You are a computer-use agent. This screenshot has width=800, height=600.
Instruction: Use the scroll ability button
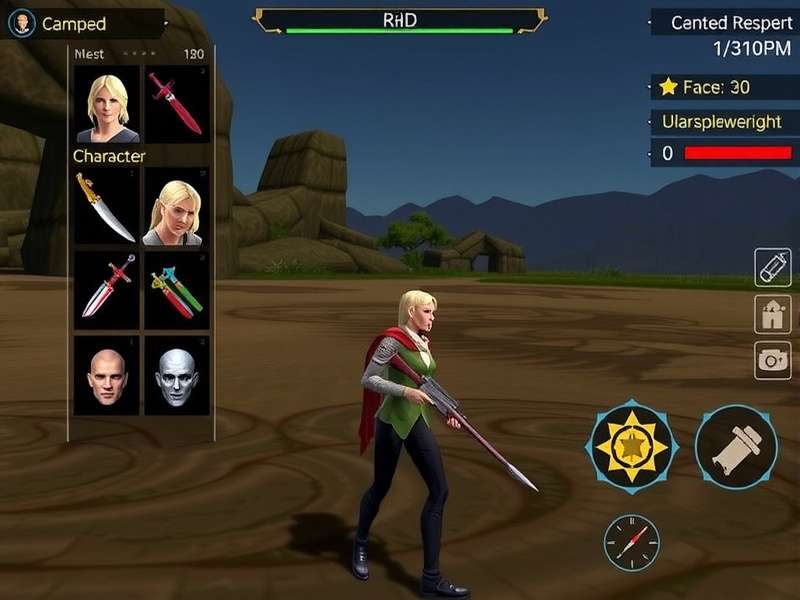[736, 447]
